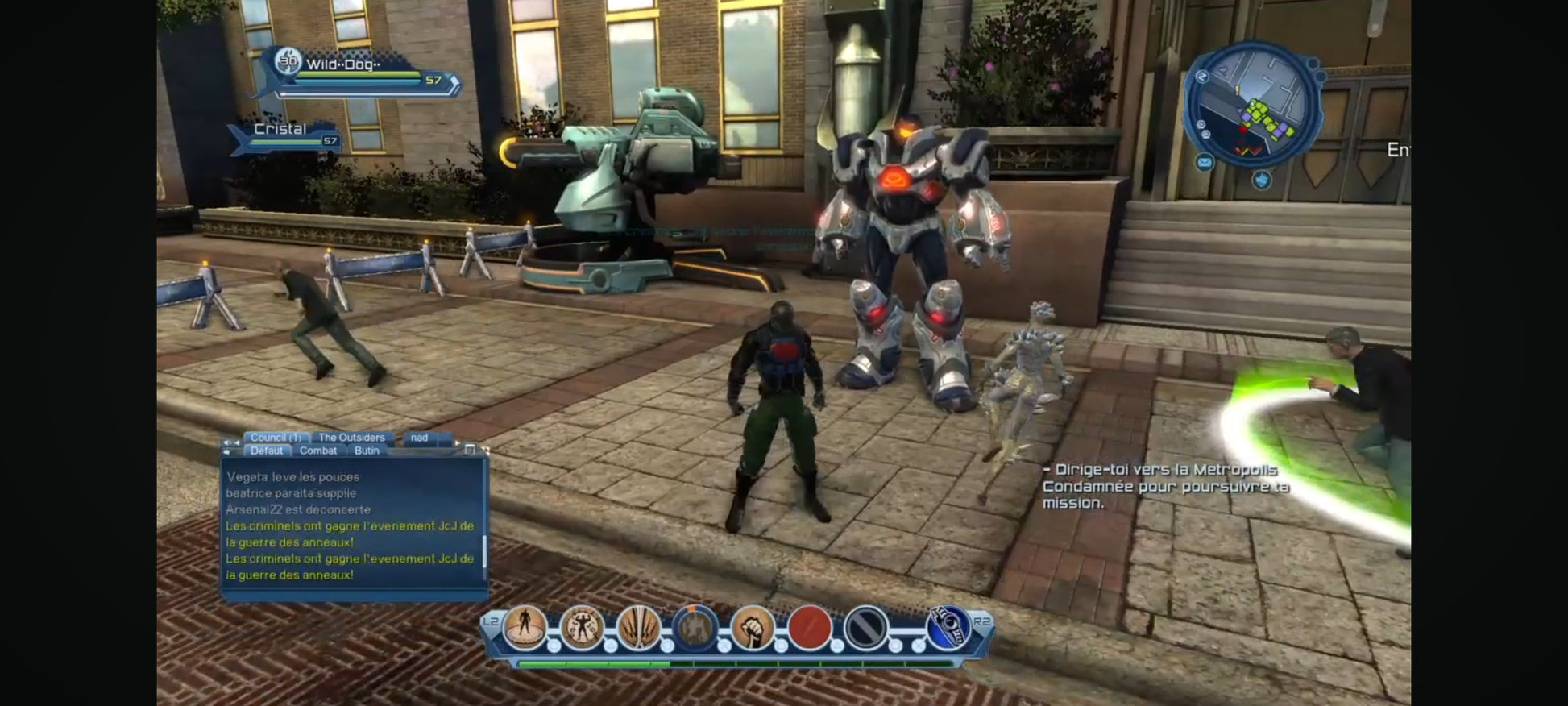Image resolution: width=1568 pixels, height=706 pixels.
Task: Open the mail envelope icon
Action: (x=1204, y=163)
